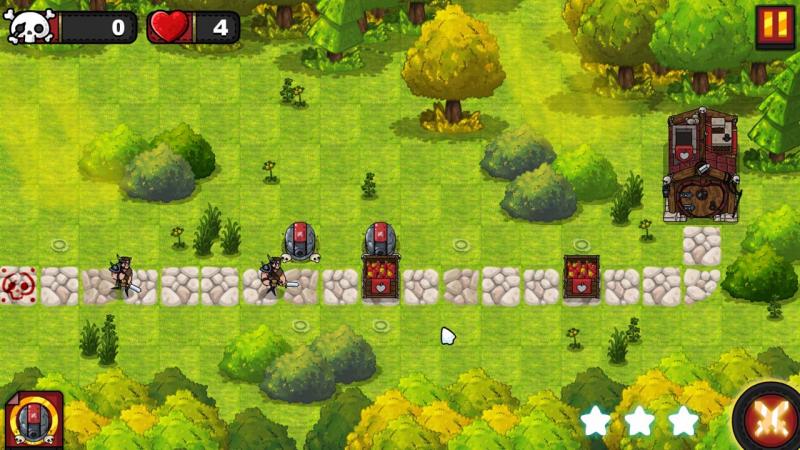Pause the game with the pause button
This screenshot has width=800, height=450.
773,26
